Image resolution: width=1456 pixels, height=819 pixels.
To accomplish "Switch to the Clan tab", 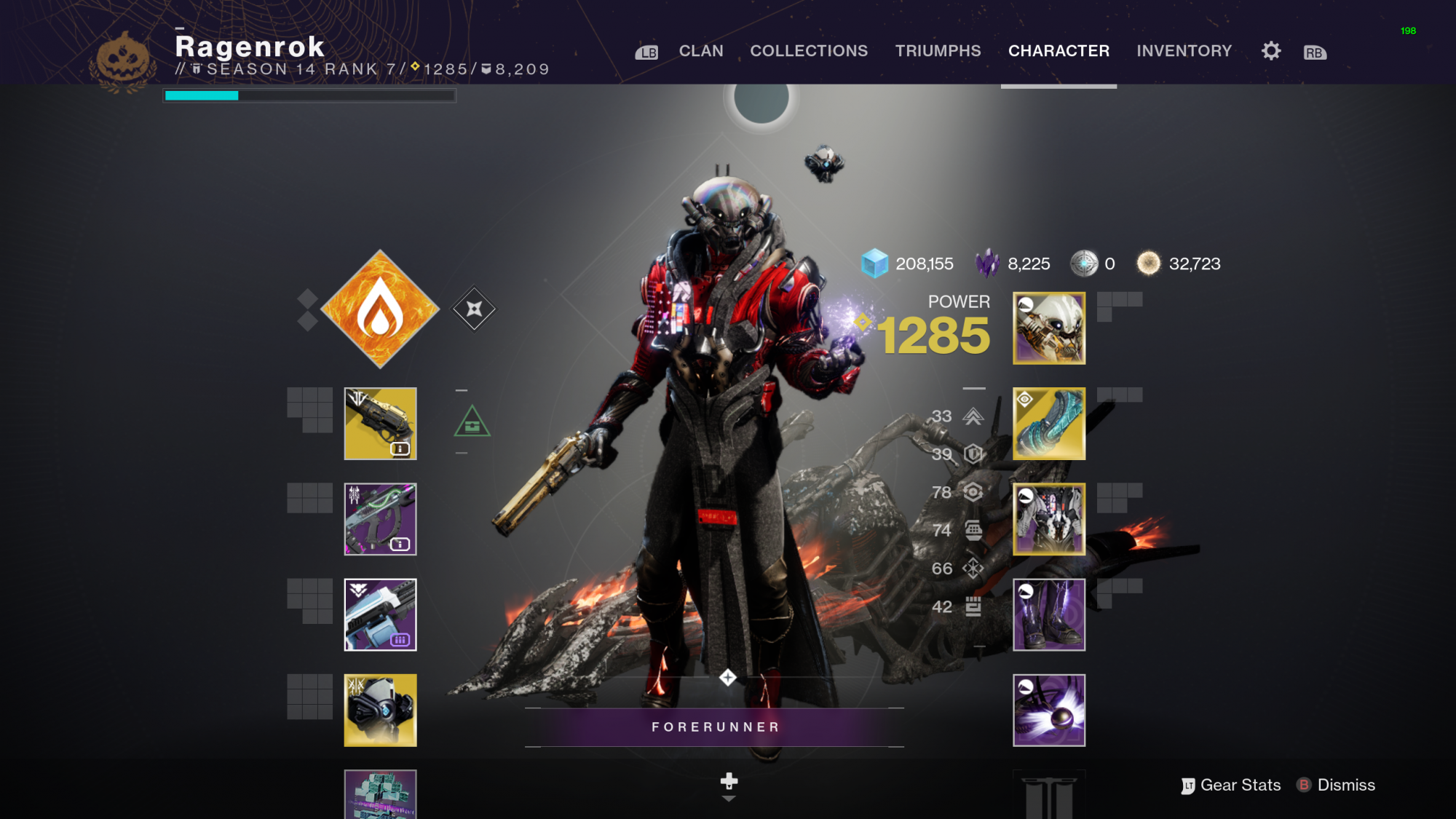I will (x=700, y=51).
